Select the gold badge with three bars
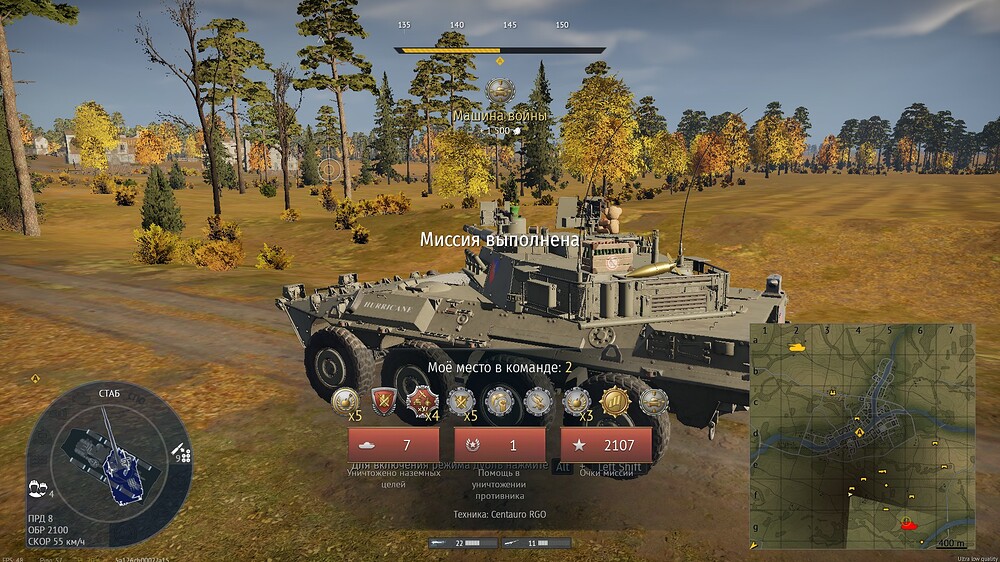The width and height of the screenshot is (1000, 562). tap(614, 401)
